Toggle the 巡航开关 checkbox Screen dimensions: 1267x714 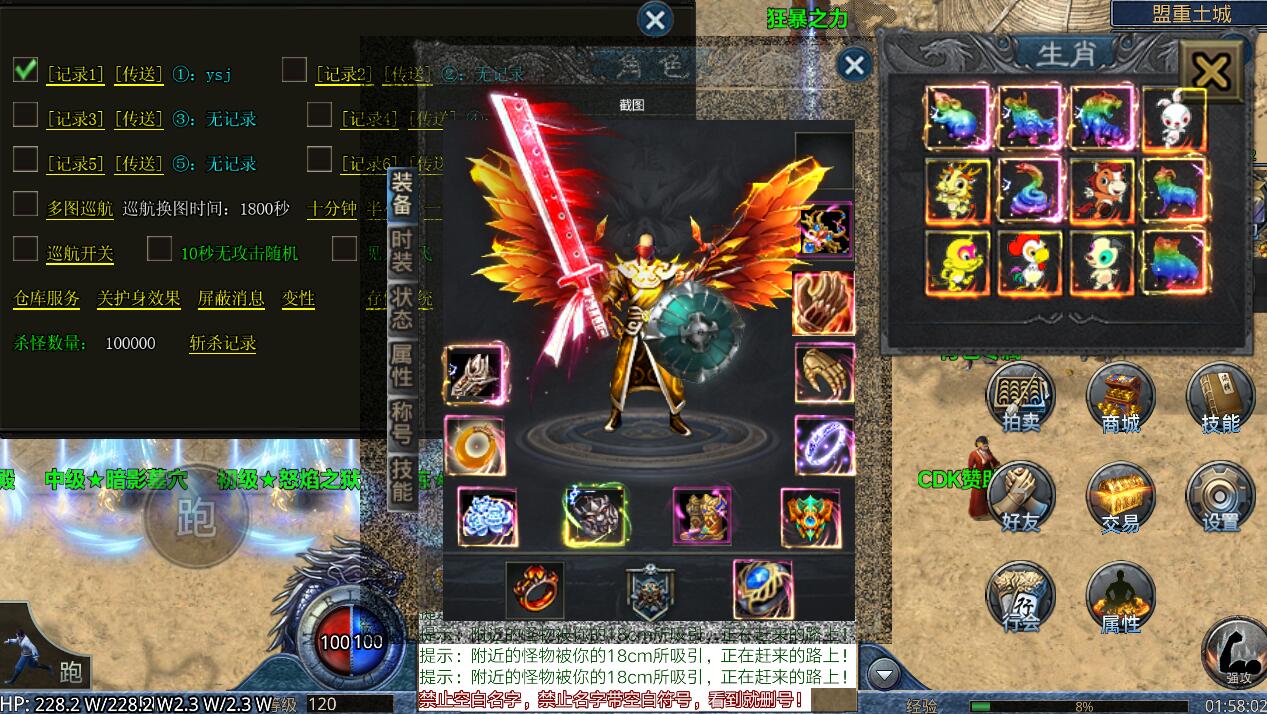point(26,249)
